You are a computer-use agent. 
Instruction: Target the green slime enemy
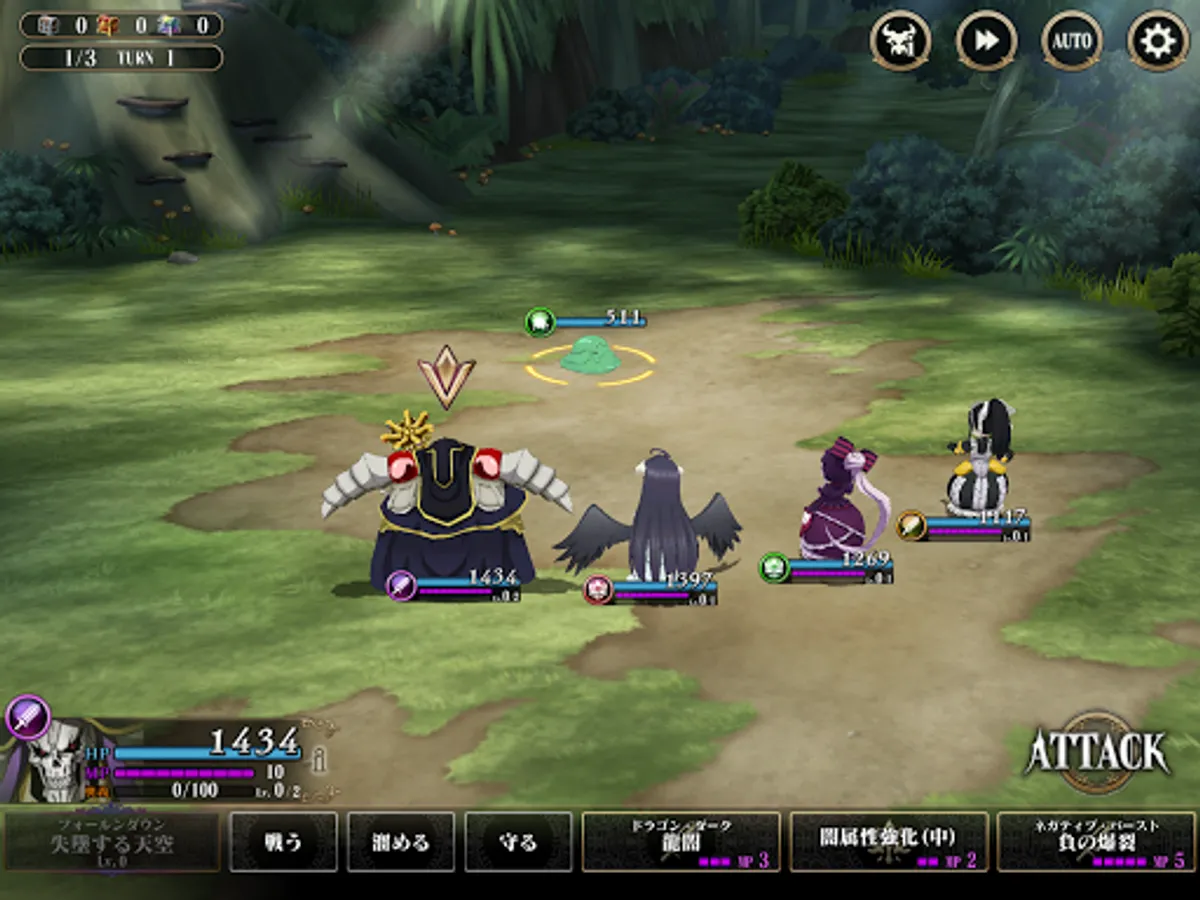pyautogui.click(x=592, y=357)
